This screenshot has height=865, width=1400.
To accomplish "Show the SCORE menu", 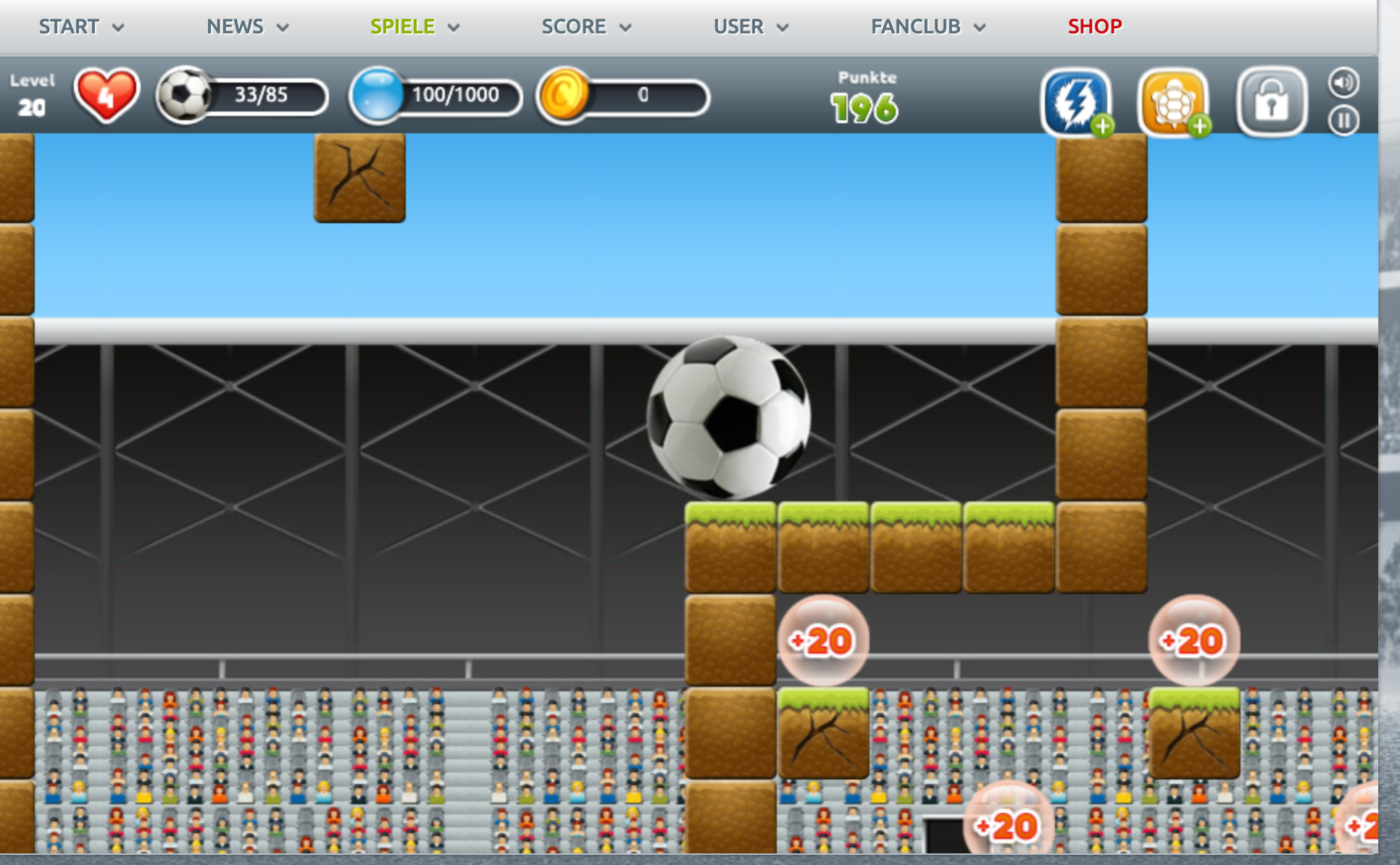I will pyautogui.click(x=586, y=27).
